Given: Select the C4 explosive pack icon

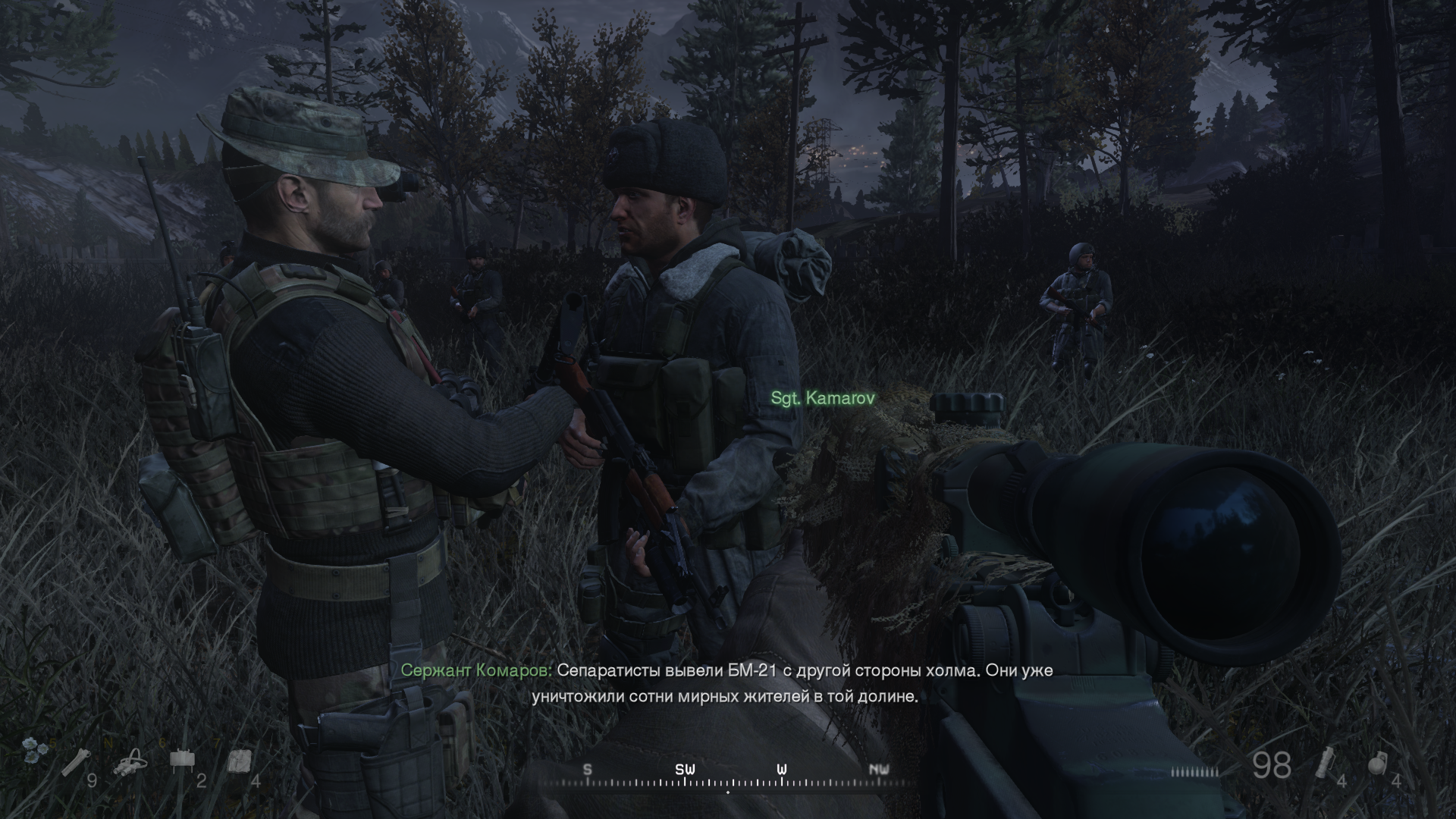Looking at the screenshot, I should pyautogui.click(x=240, y=761).
